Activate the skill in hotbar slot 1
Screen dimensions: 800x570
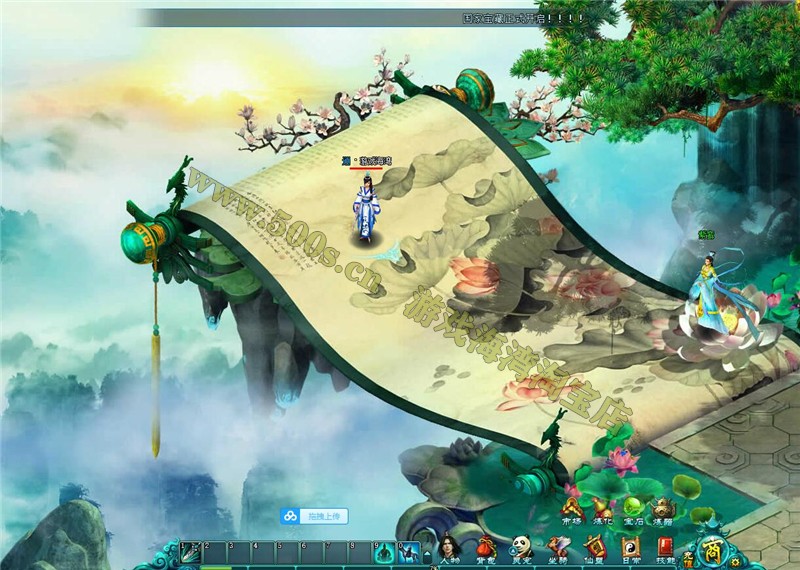coord(191,551)
